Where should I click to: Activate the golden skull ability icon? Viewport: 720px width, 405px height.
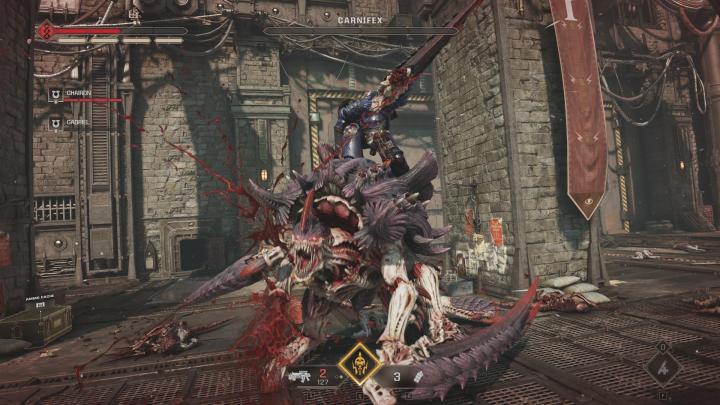tap(358, 364)
